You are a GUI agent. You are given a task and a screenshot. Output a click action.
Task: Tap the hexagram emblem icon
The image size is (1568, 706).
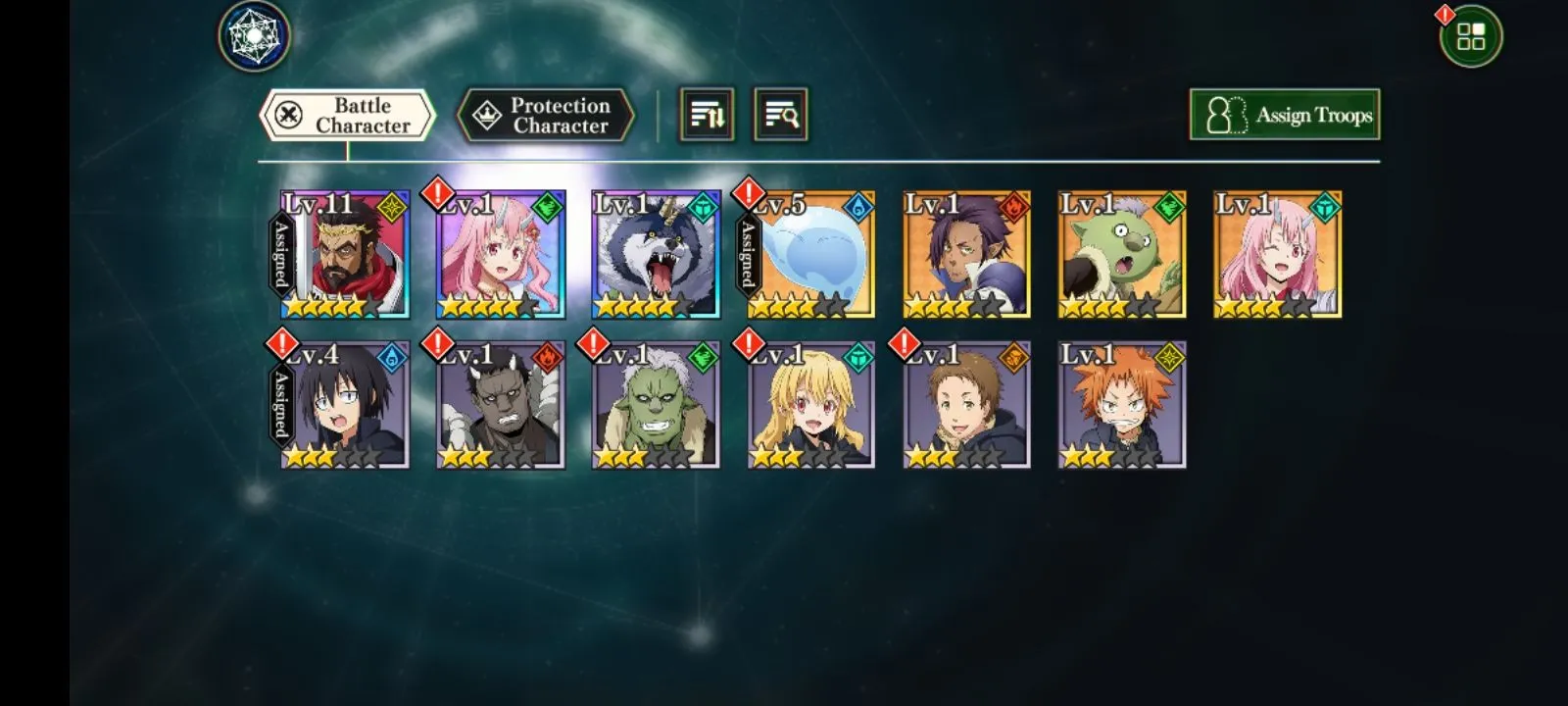[x=254, y=36]
